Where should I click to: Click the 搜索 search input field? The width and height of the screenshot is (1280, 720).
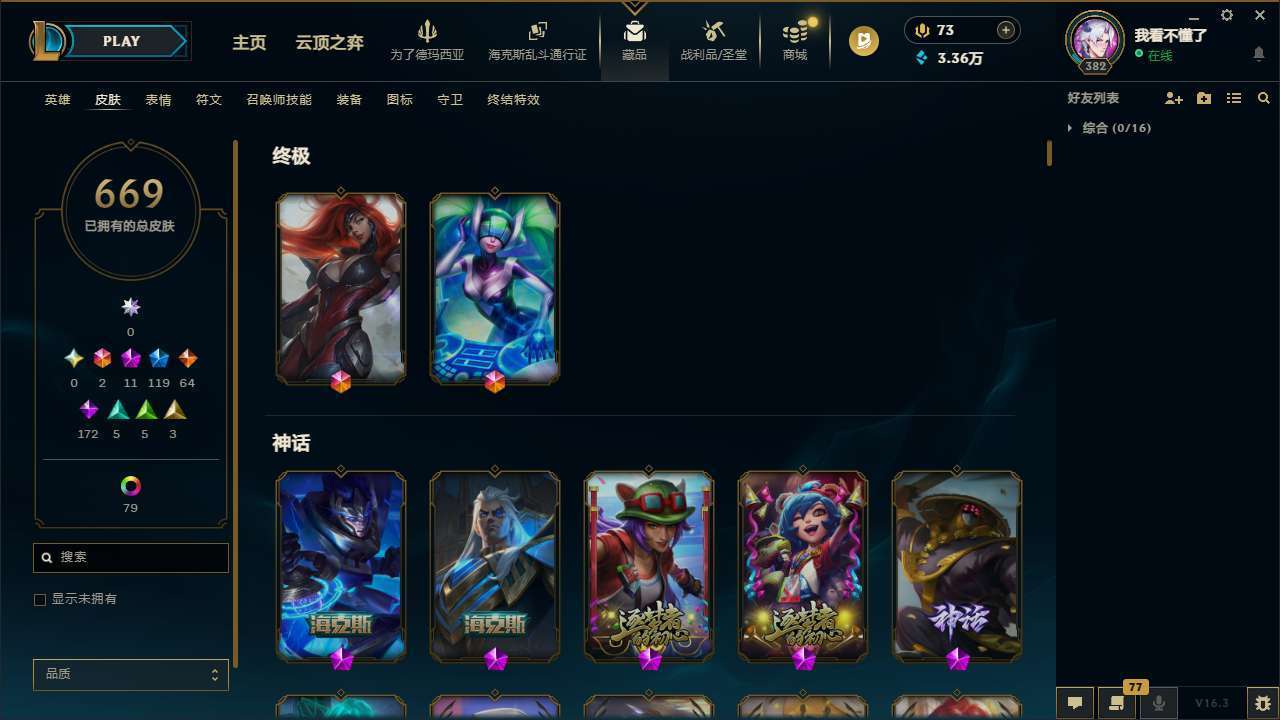pyautogui.click(x=130, y=557)
